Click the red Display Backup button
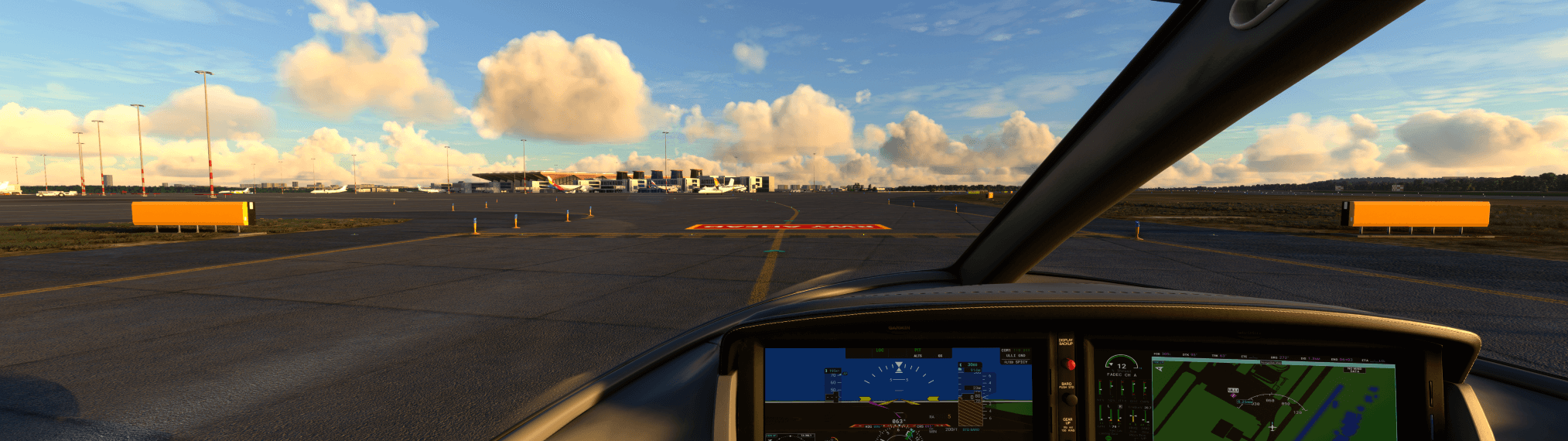1568x441 pixels. (x=1071, y=364)
